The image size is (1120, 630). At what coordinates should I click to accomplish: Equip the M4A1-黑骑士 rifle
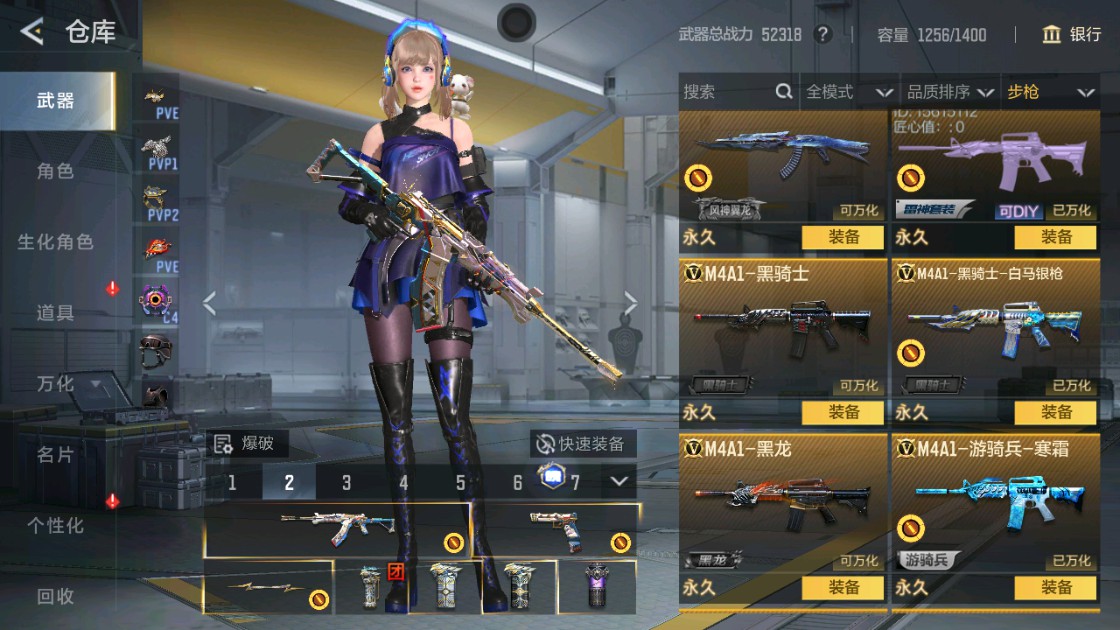pyautogui.click(x=842, y=412)
